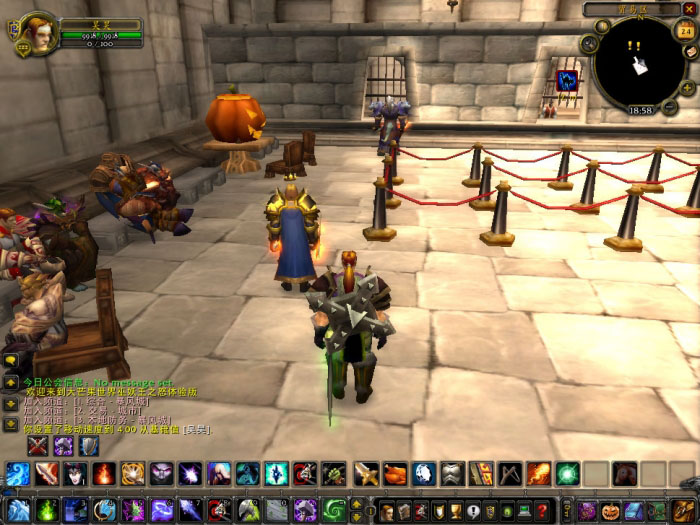The image size is (700, 525).
Task: Open the chat speech bubble menu
Action: [11, 359]
